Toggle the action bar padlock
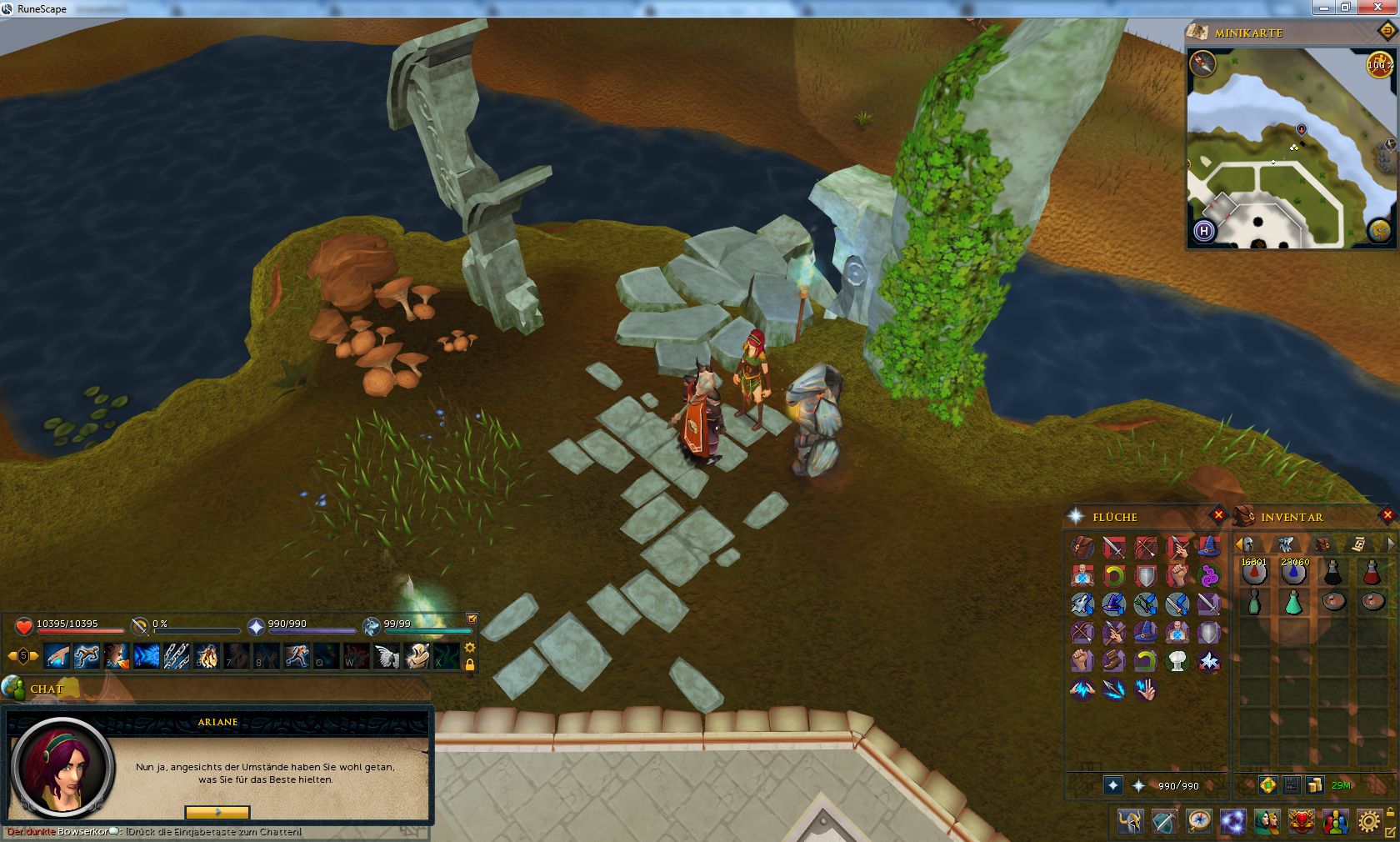This screenshot has width=1400, height=842. tap(470, 664)
